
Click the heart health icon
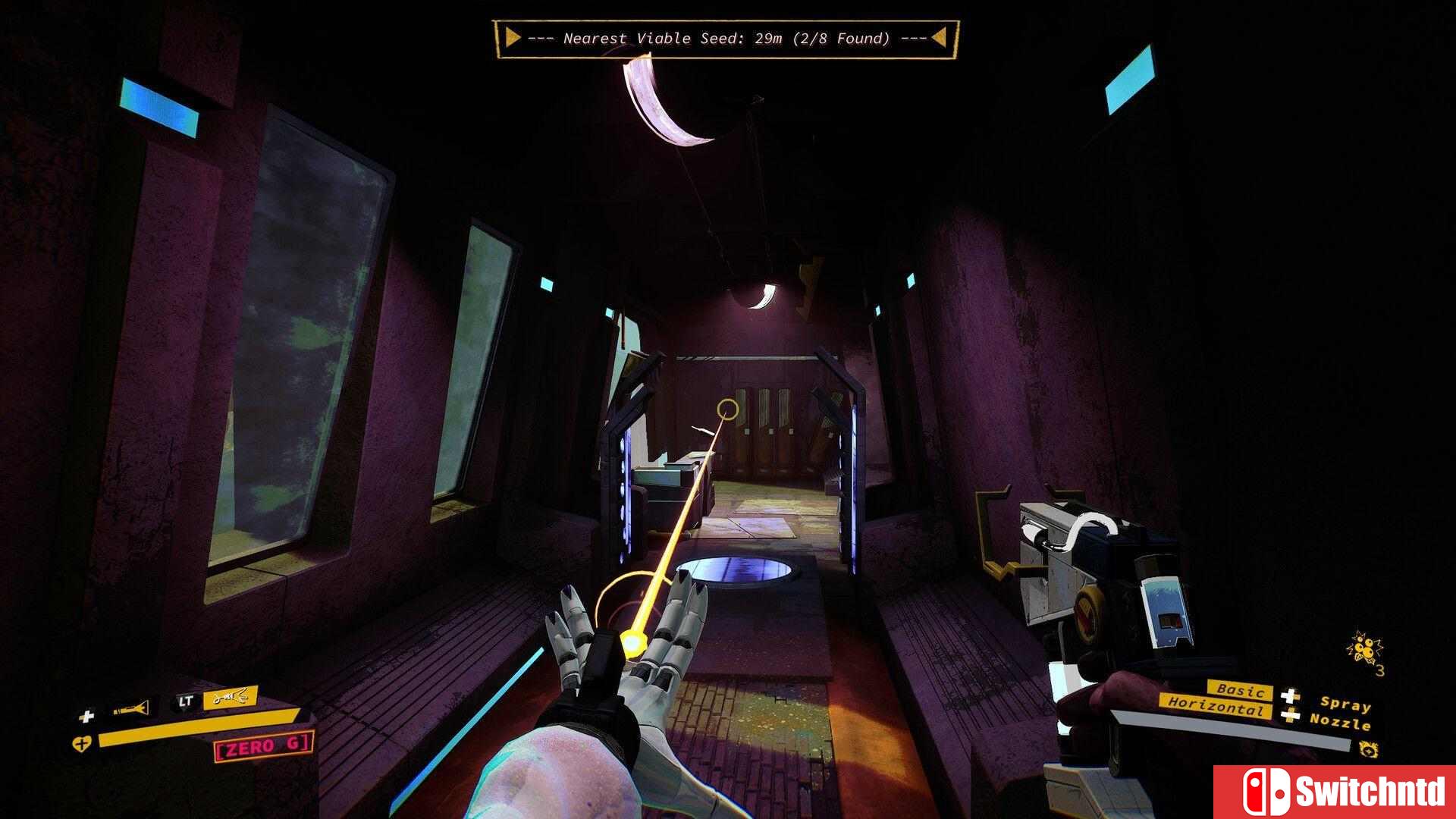pos(82,744)
